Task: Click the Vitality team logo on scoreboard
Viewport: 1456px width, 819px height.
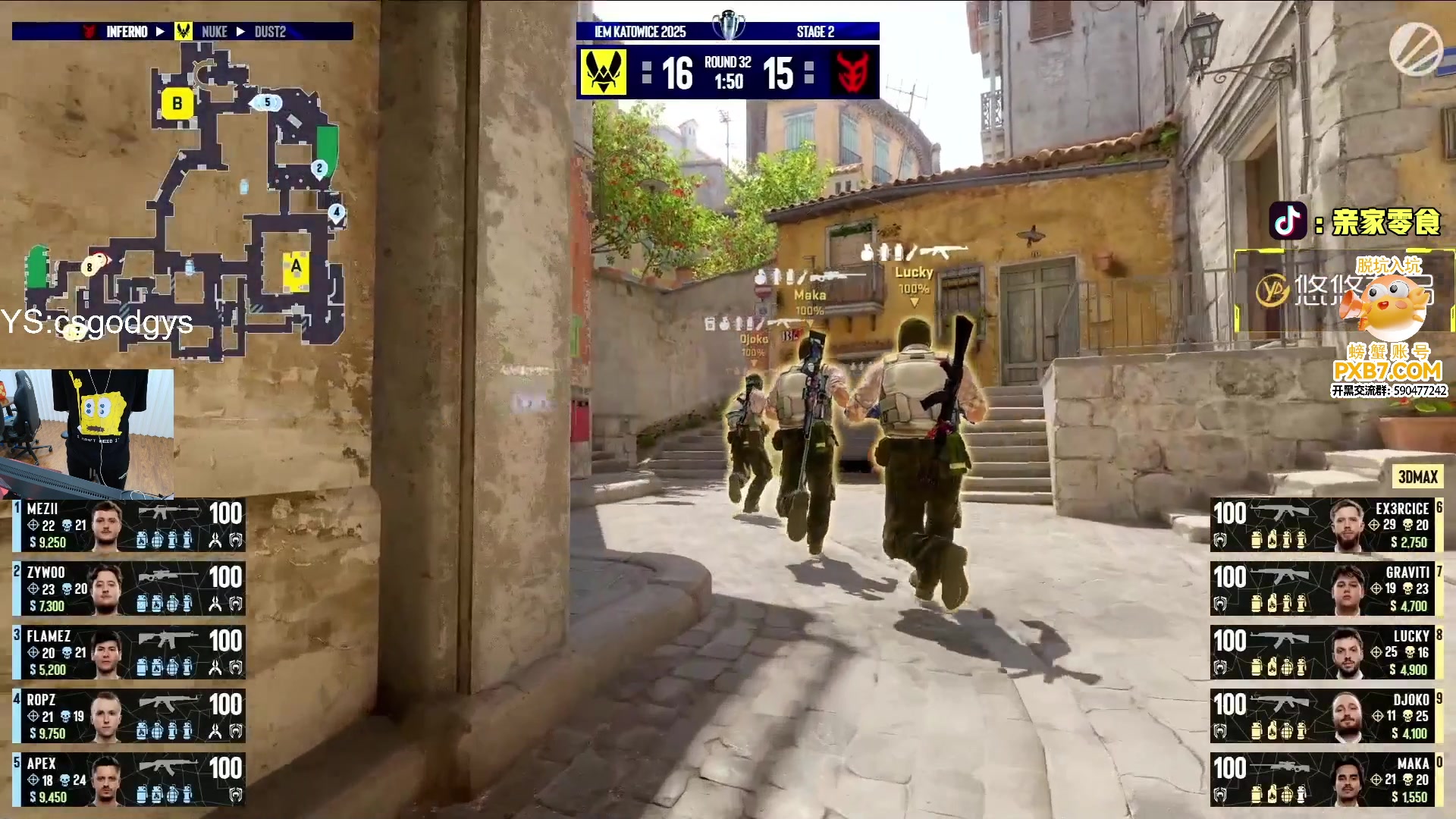Action: 604,73
